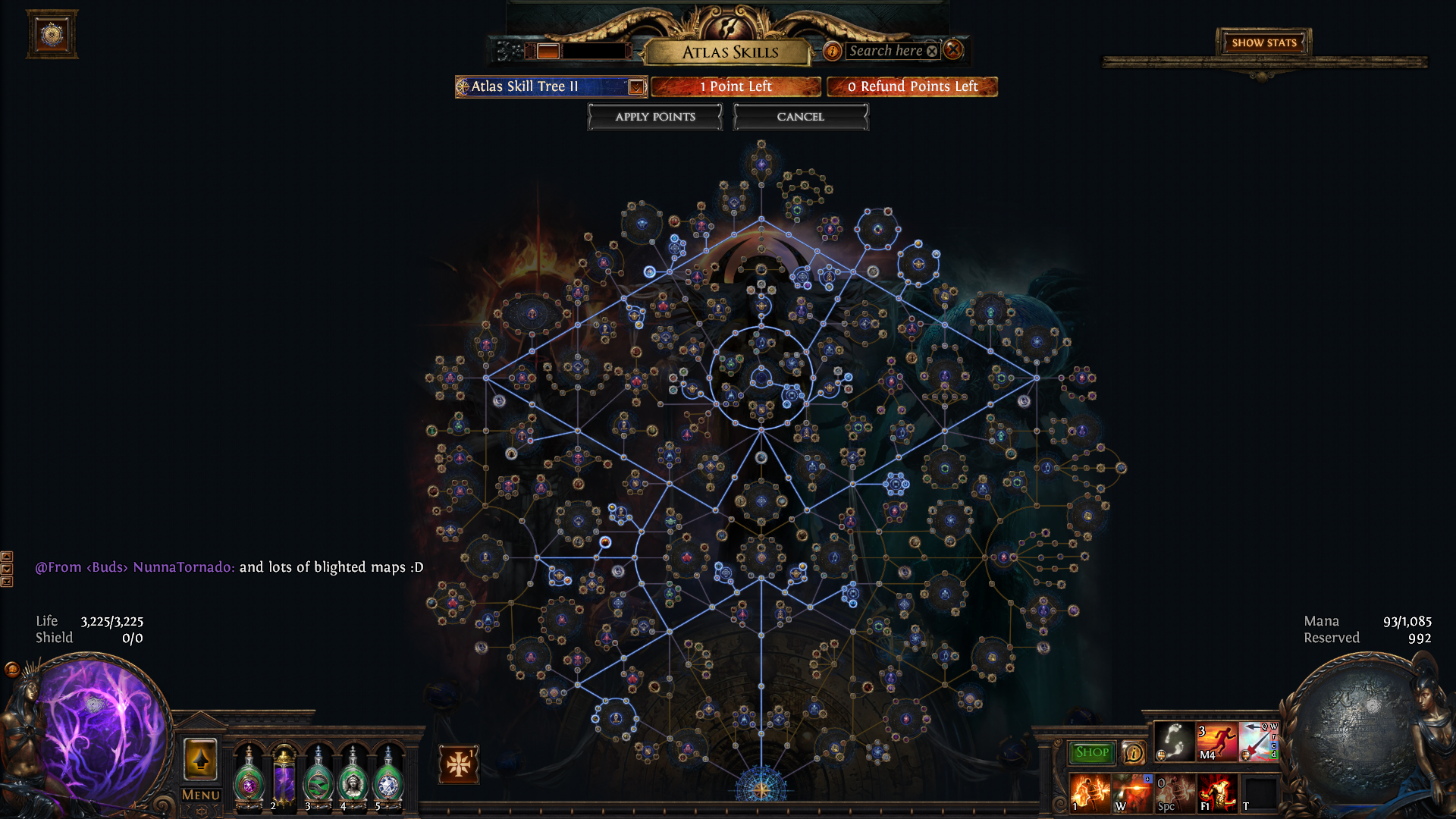The width and height of the screenshot is (1456, 819).
Task: Use the statue-bust flask in slot 4
Action: coord(352,780)
